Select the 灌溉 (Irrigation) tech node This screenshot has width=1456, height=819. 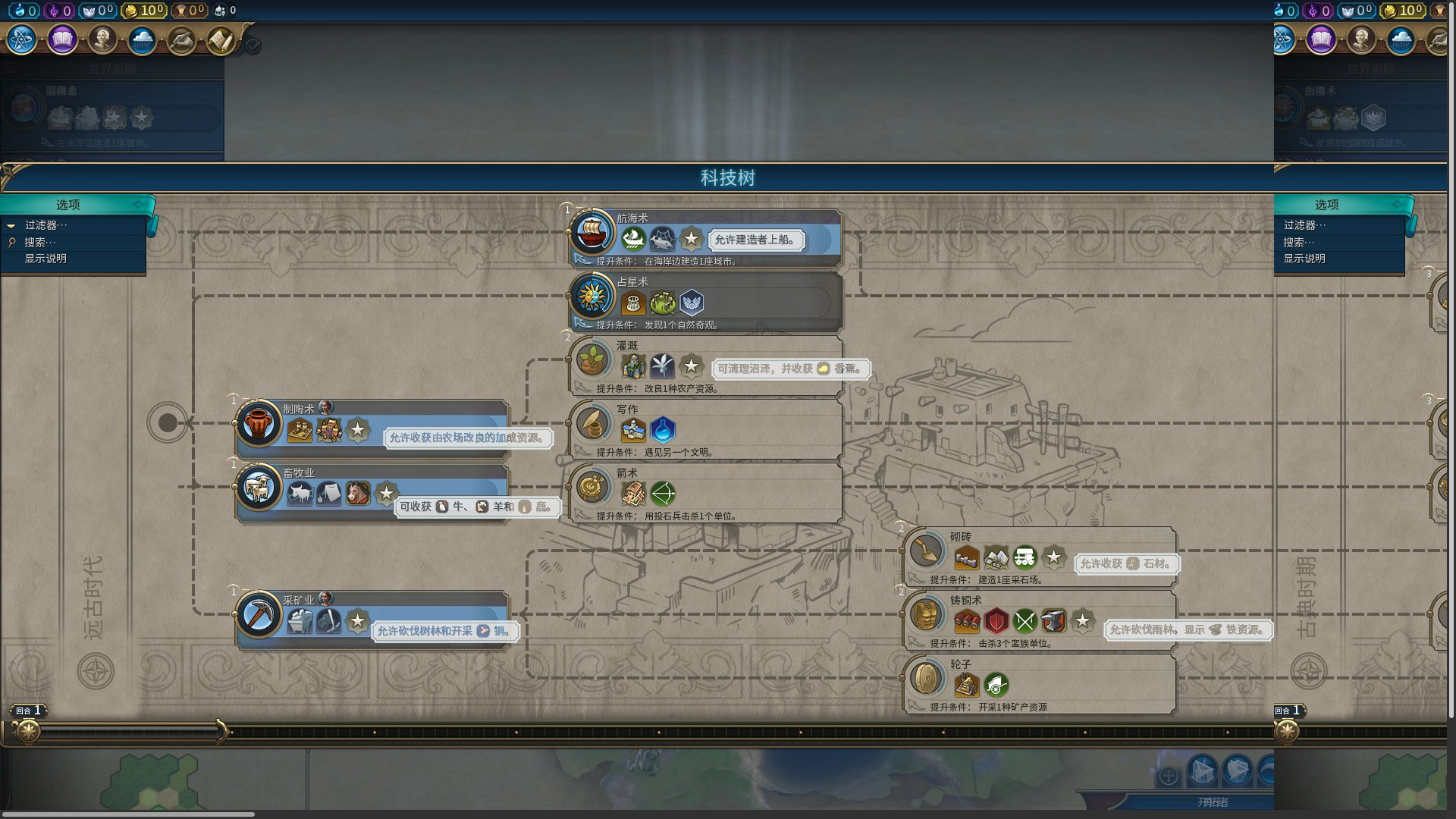[x=592, y=359]
